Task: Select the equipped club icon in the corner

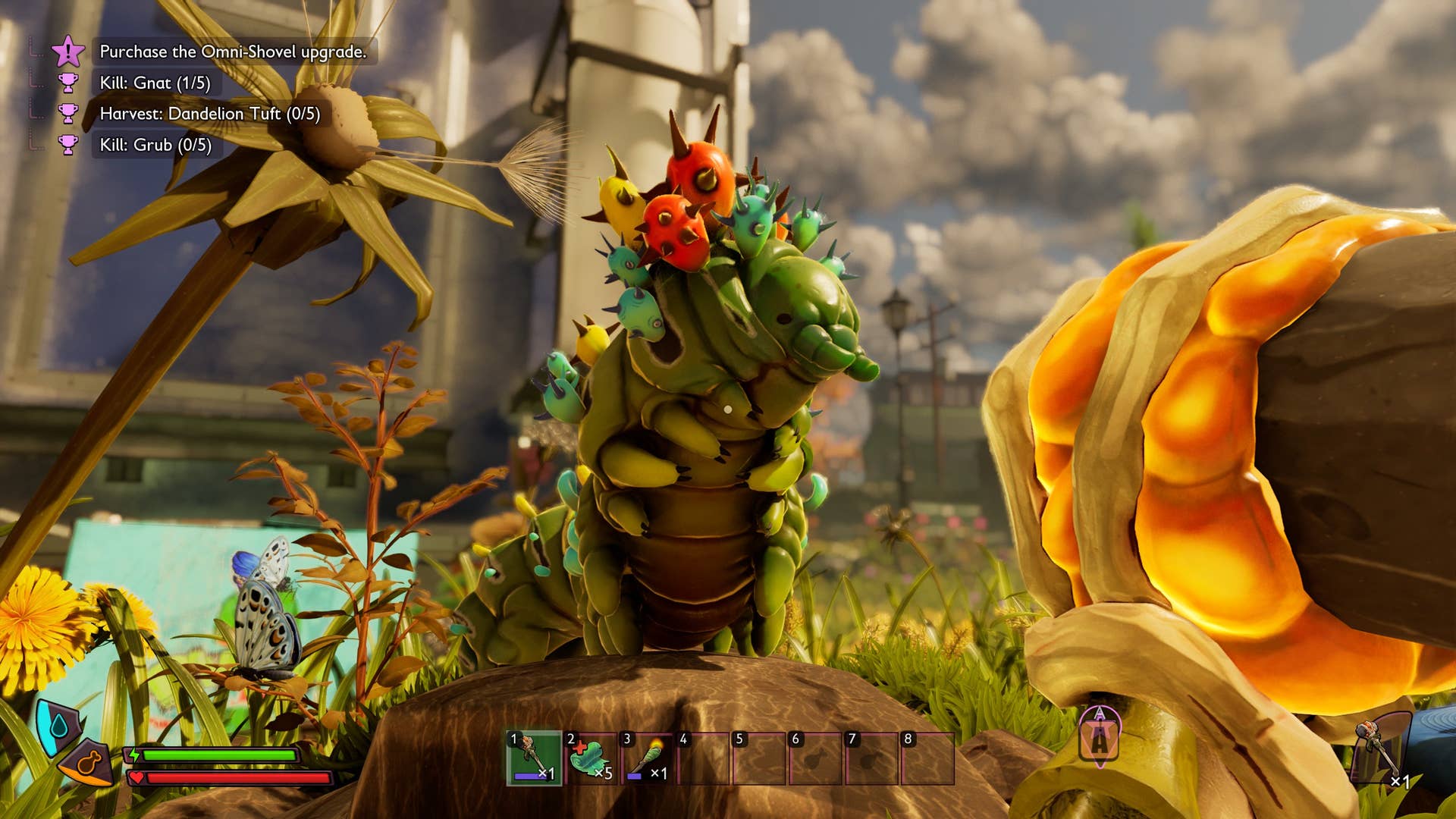Action: [x=1380, y=749]
